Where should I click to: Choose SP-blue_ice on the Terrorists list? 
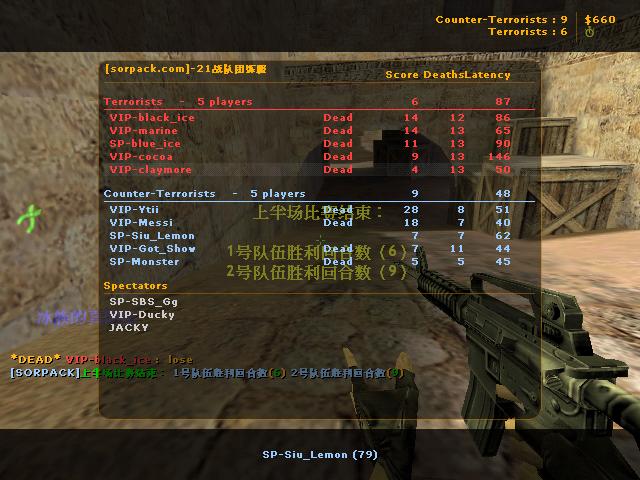pos(145,144)
